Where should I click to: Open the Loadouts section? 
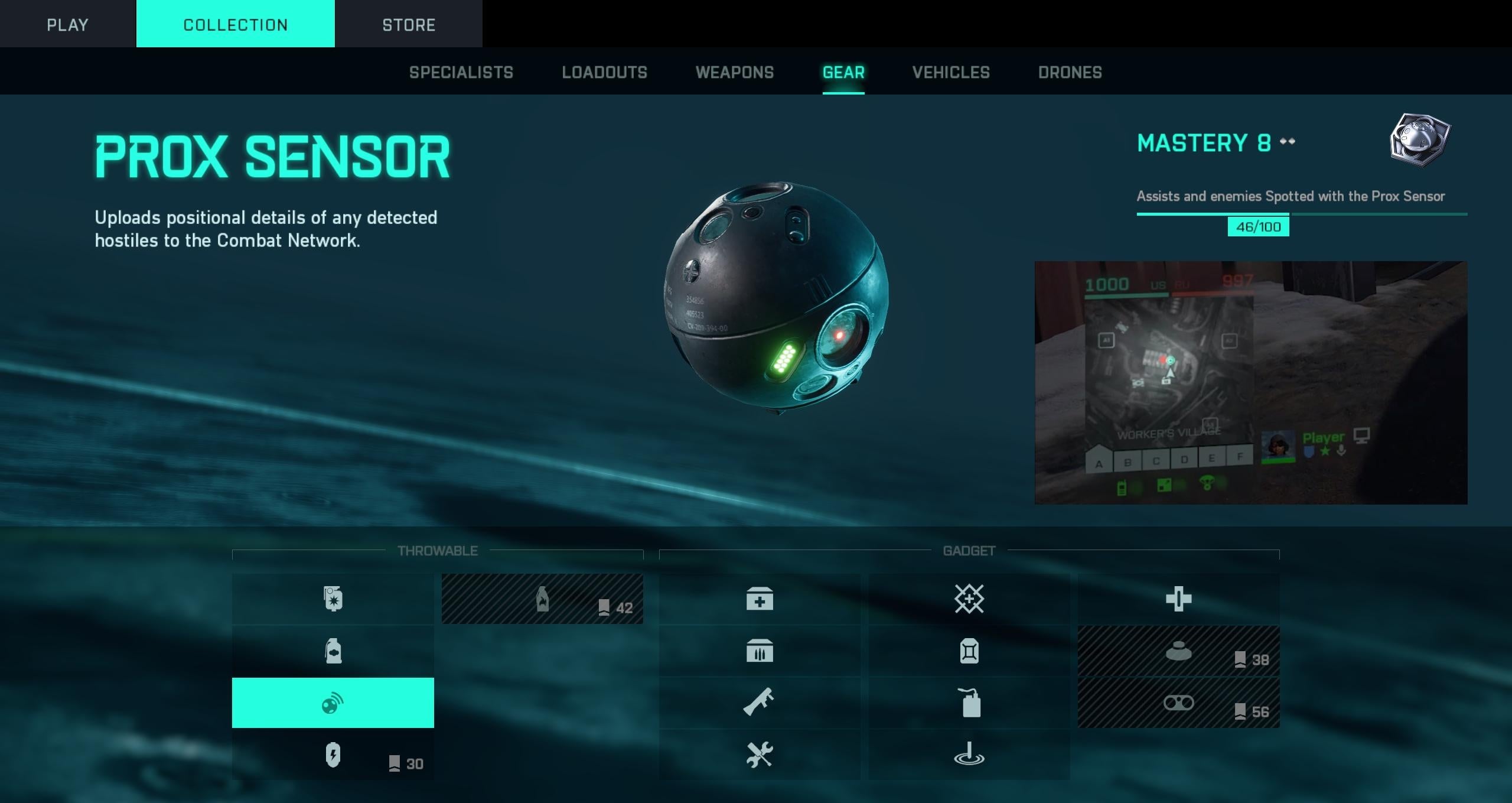604,72
